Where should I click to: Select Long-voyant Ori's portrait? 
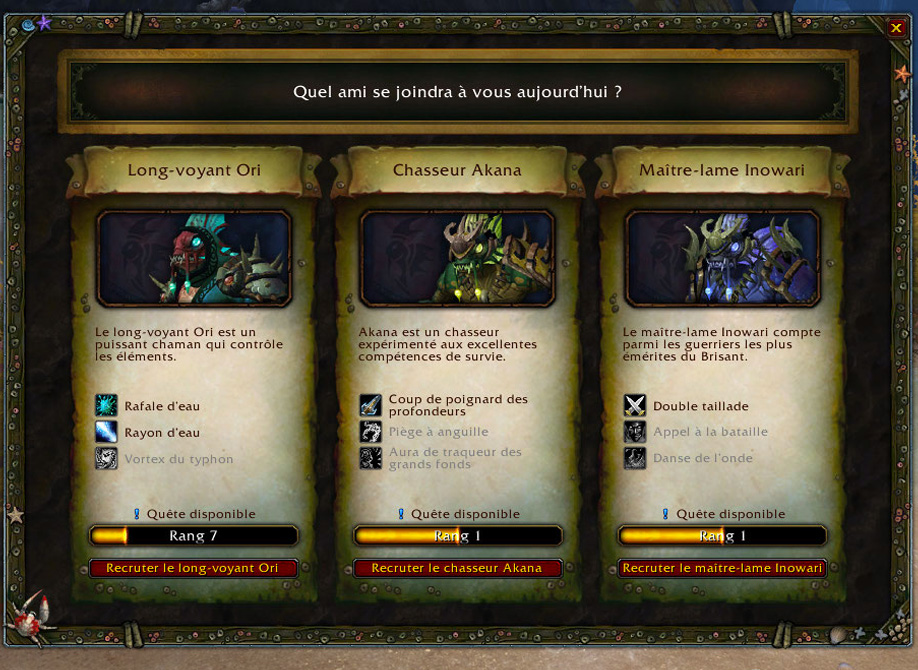(194, 258)
